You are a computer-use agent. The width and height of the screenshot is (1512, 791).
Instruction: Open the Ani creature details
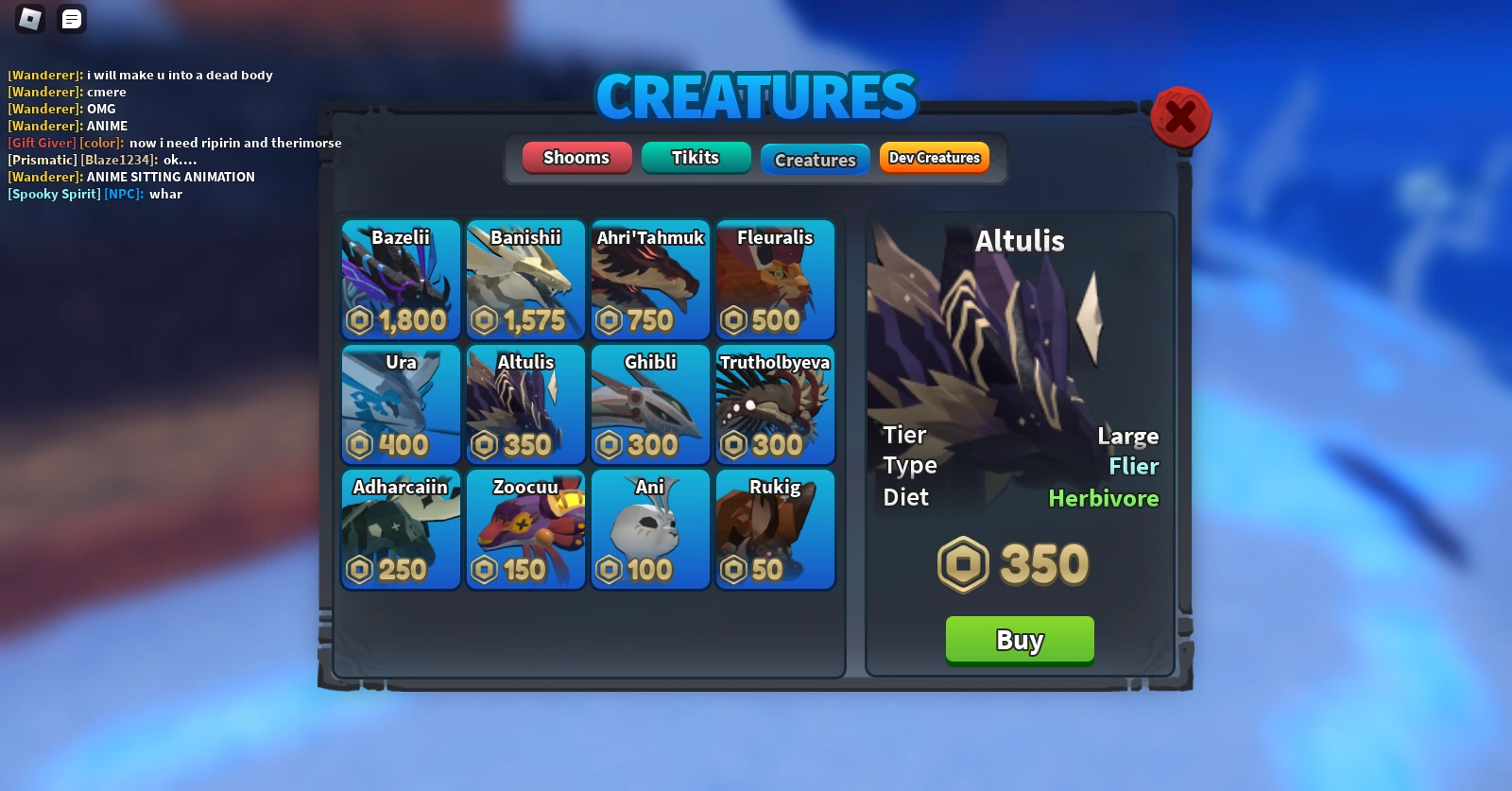(650, 529)
